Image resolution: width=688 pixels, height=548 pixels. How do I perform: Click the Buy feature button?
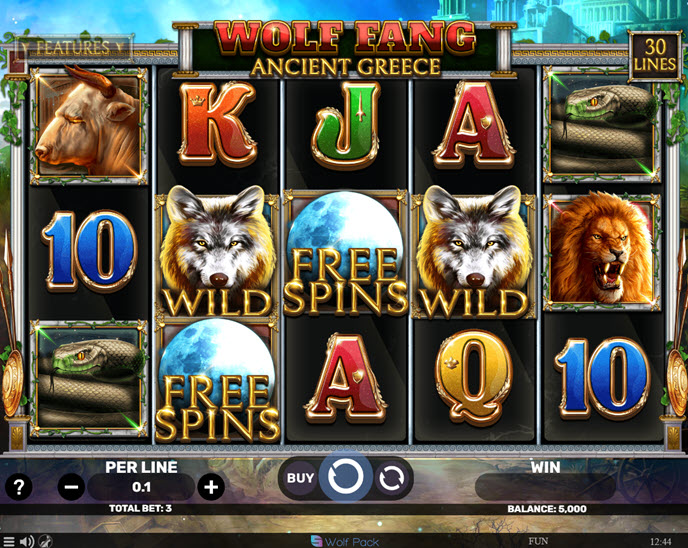click(300, 478)
